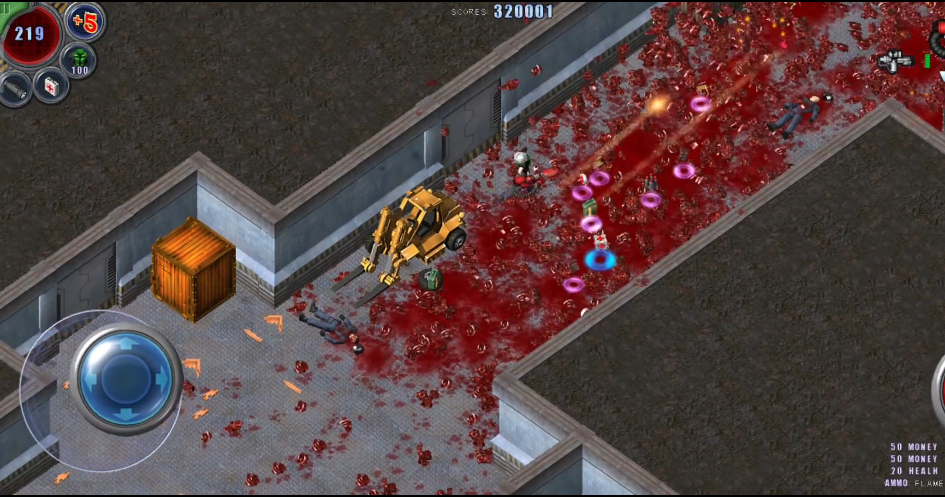Tap the +5 bonus icon
Image resolution: width=945 pixels, height=497 pixels.
(x=85, y=21)
